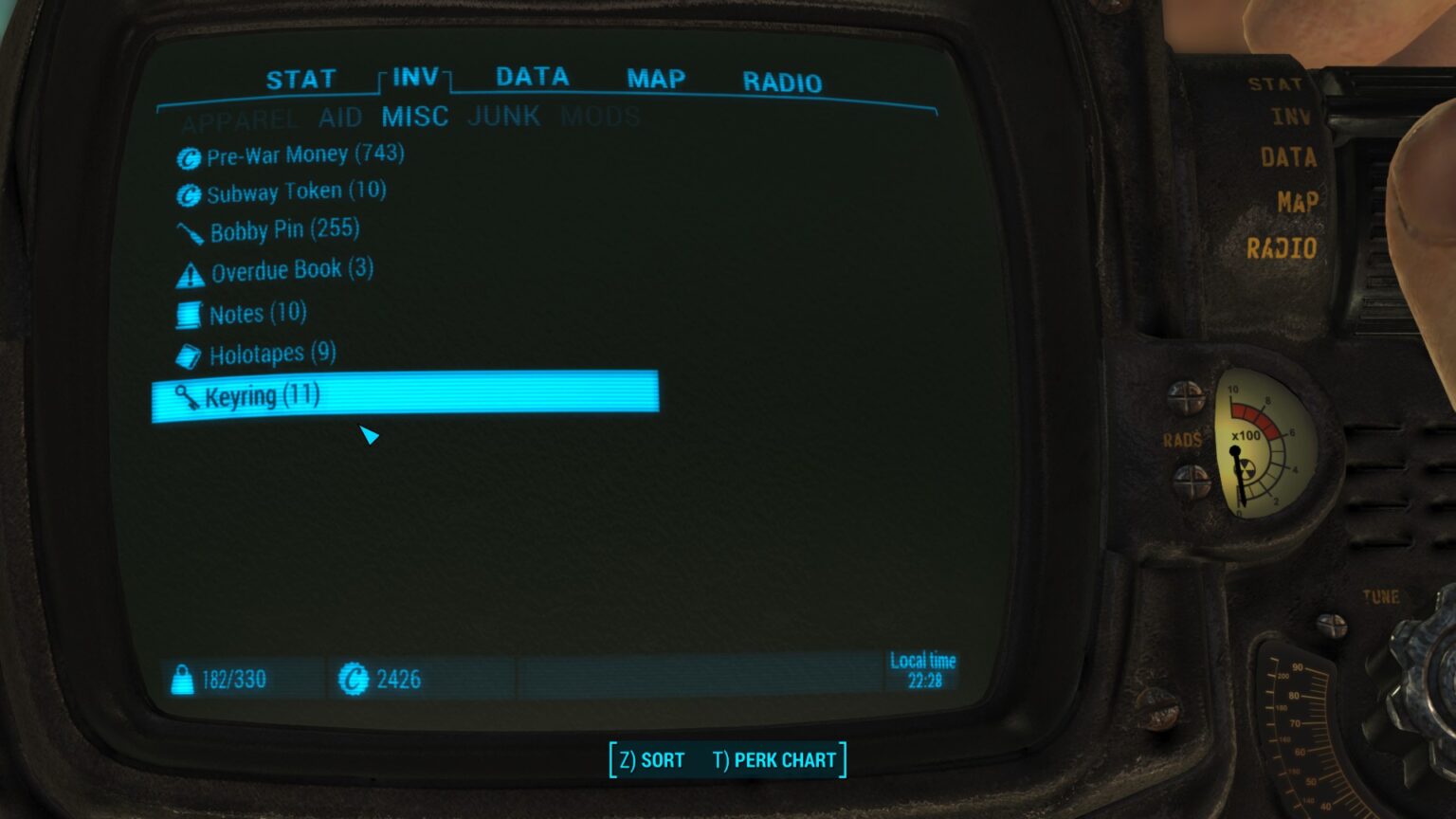This screenshot has height=819, width=1456.
Task: Click the Holotapes tape icon
Action: [x=189, y=355]
